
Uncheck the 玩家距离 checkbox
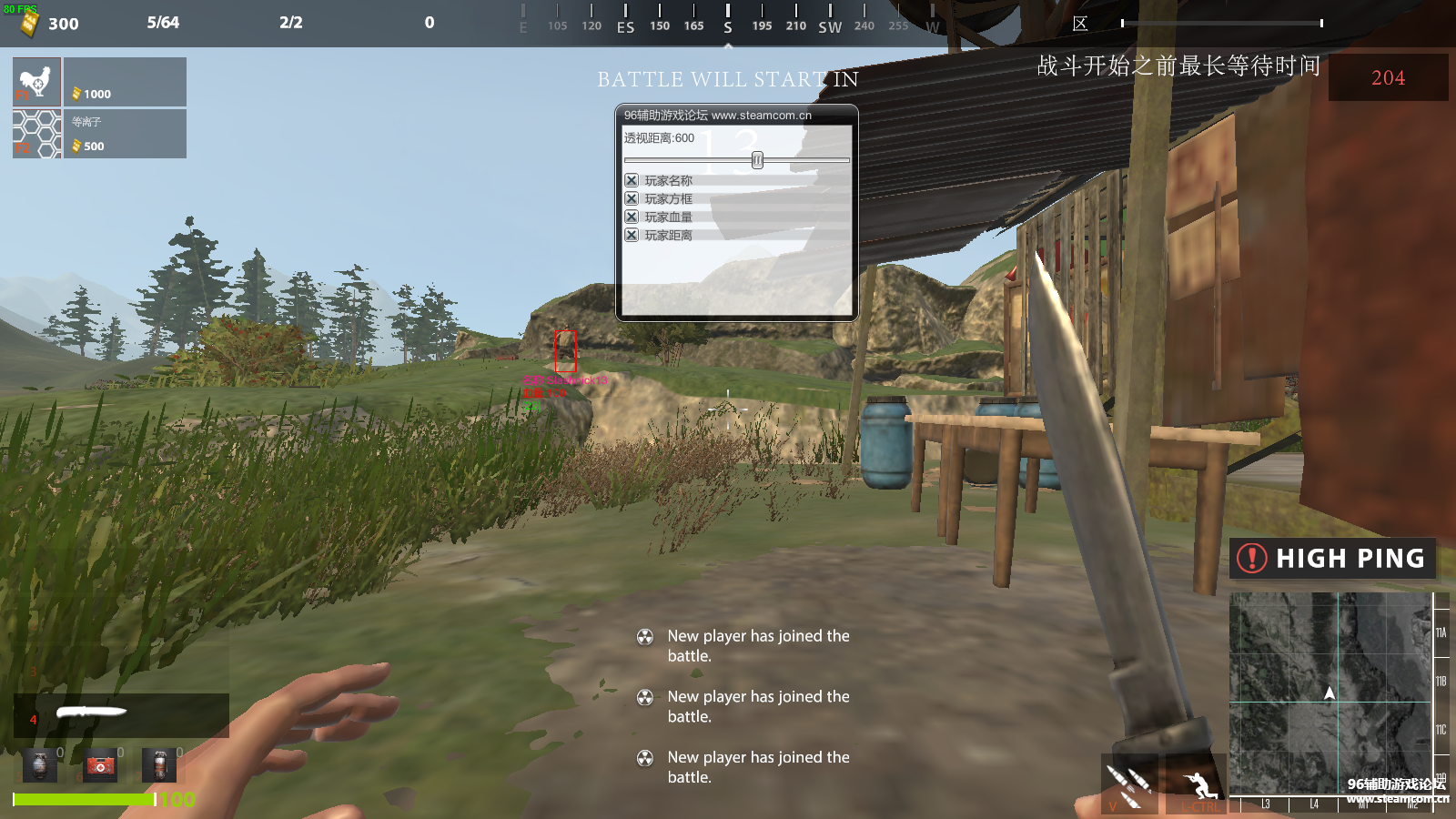click(x=632, y=235)
